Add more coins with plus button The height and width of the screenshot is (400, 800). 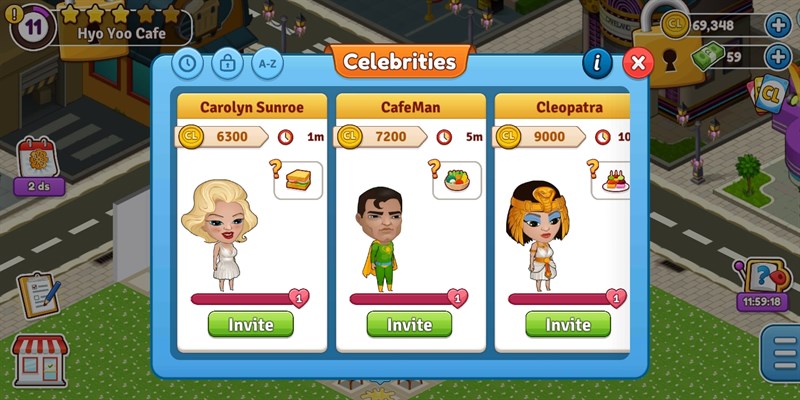point(777,25)
